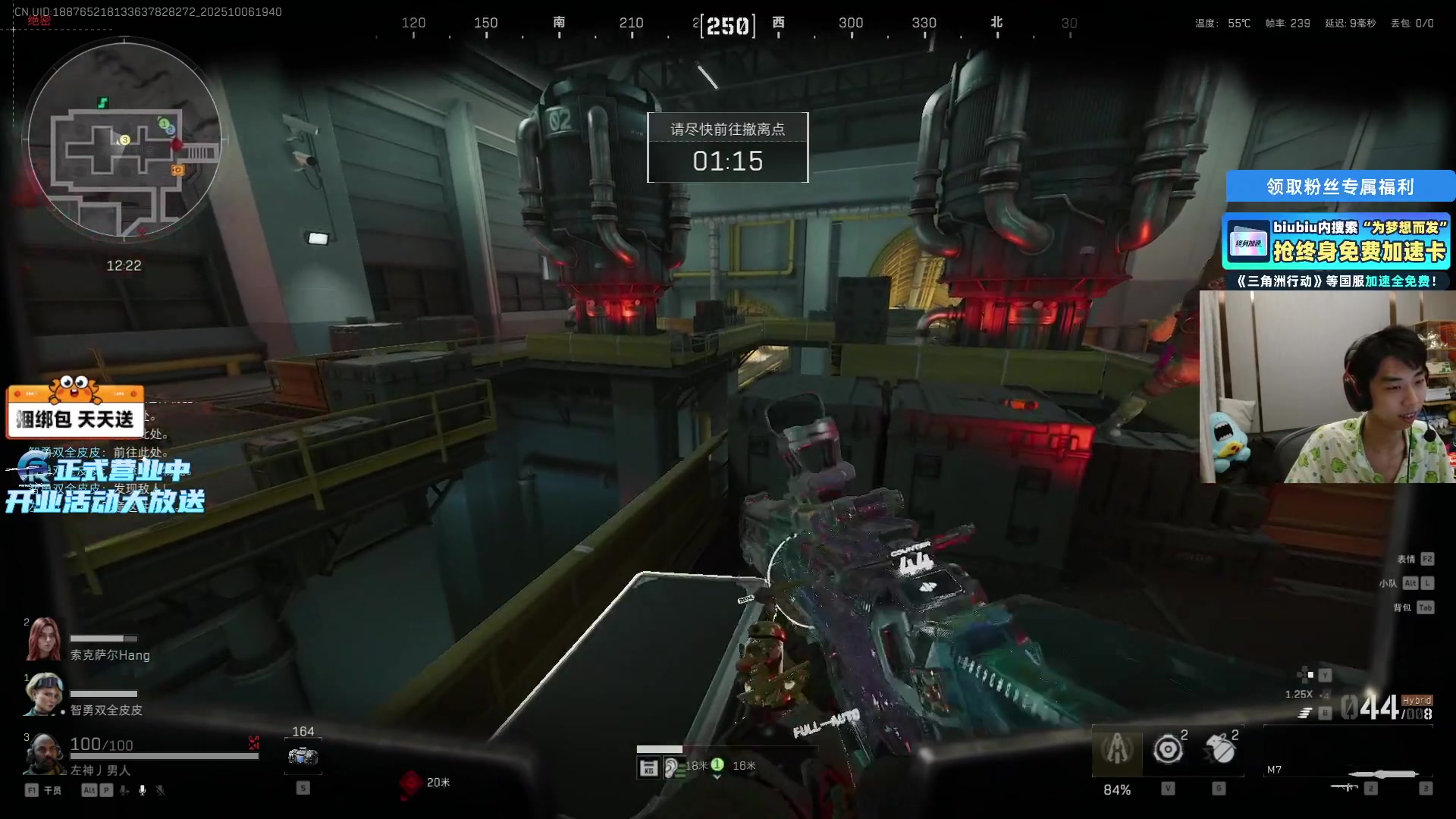Select the equipment item slot showing 164

[x=303, y=756]
